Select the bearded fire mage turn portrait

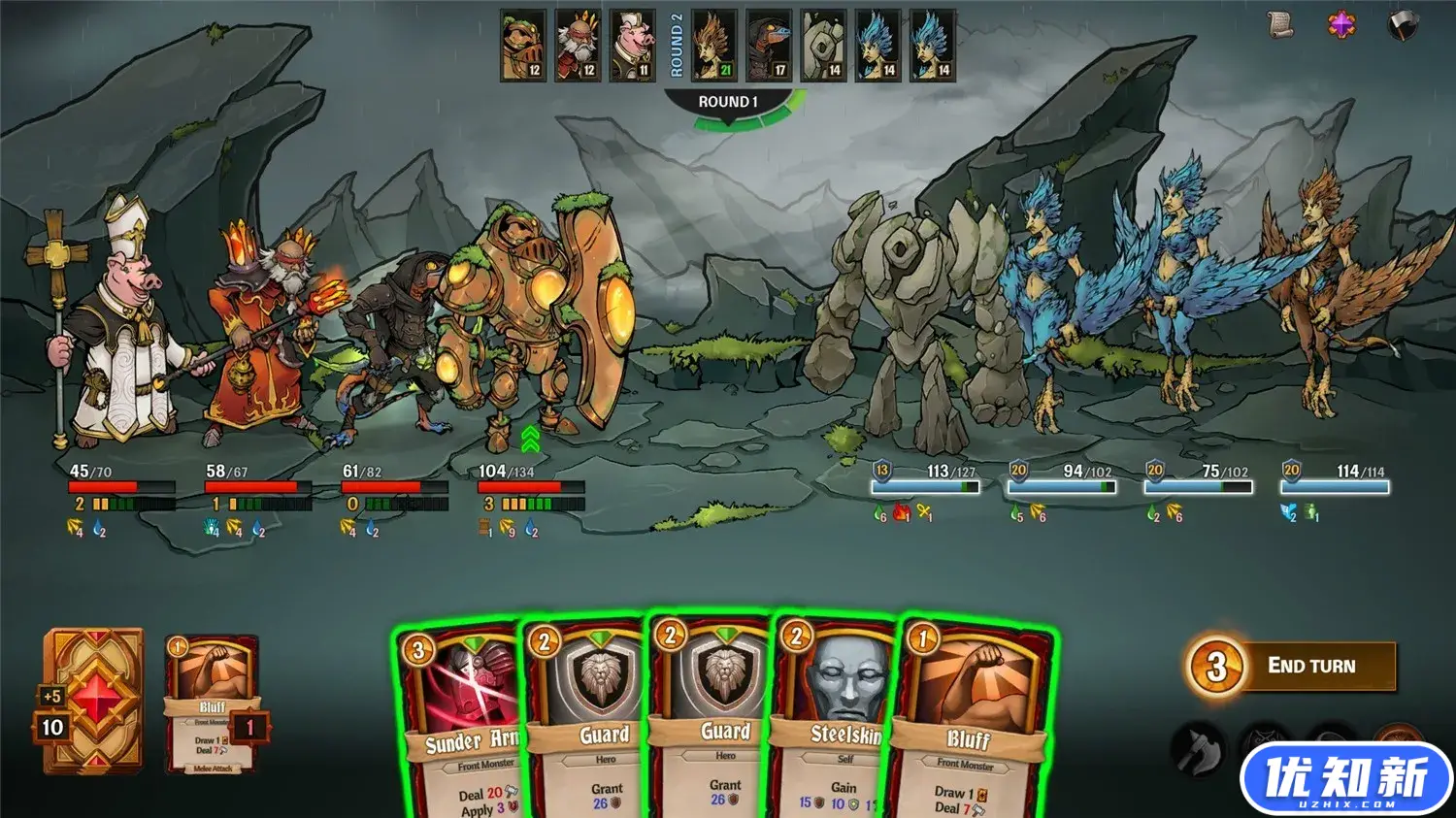pyautogui.click(x=578, y=46)
